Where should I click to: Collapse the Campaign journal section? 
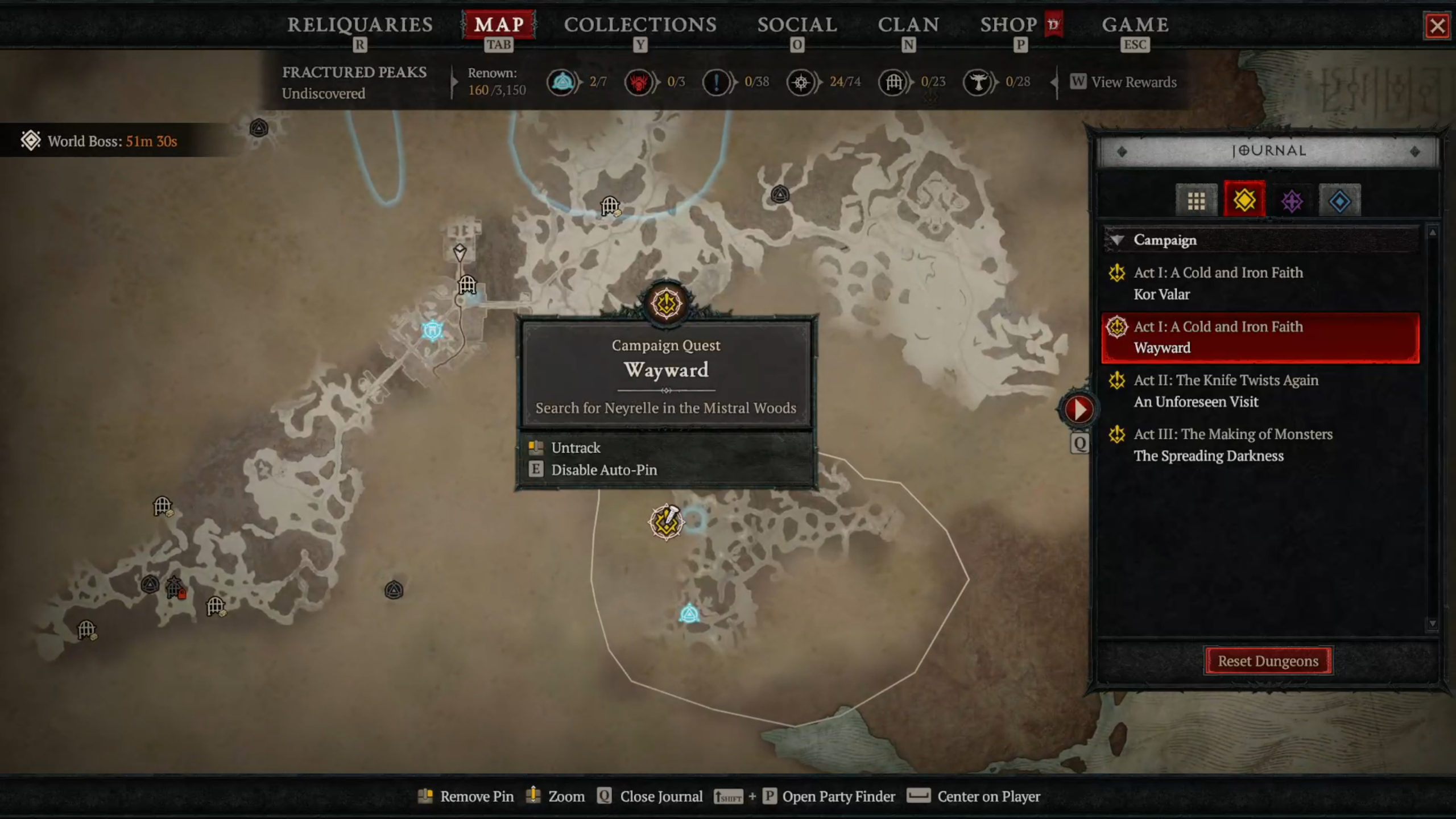click(1118, 240)
